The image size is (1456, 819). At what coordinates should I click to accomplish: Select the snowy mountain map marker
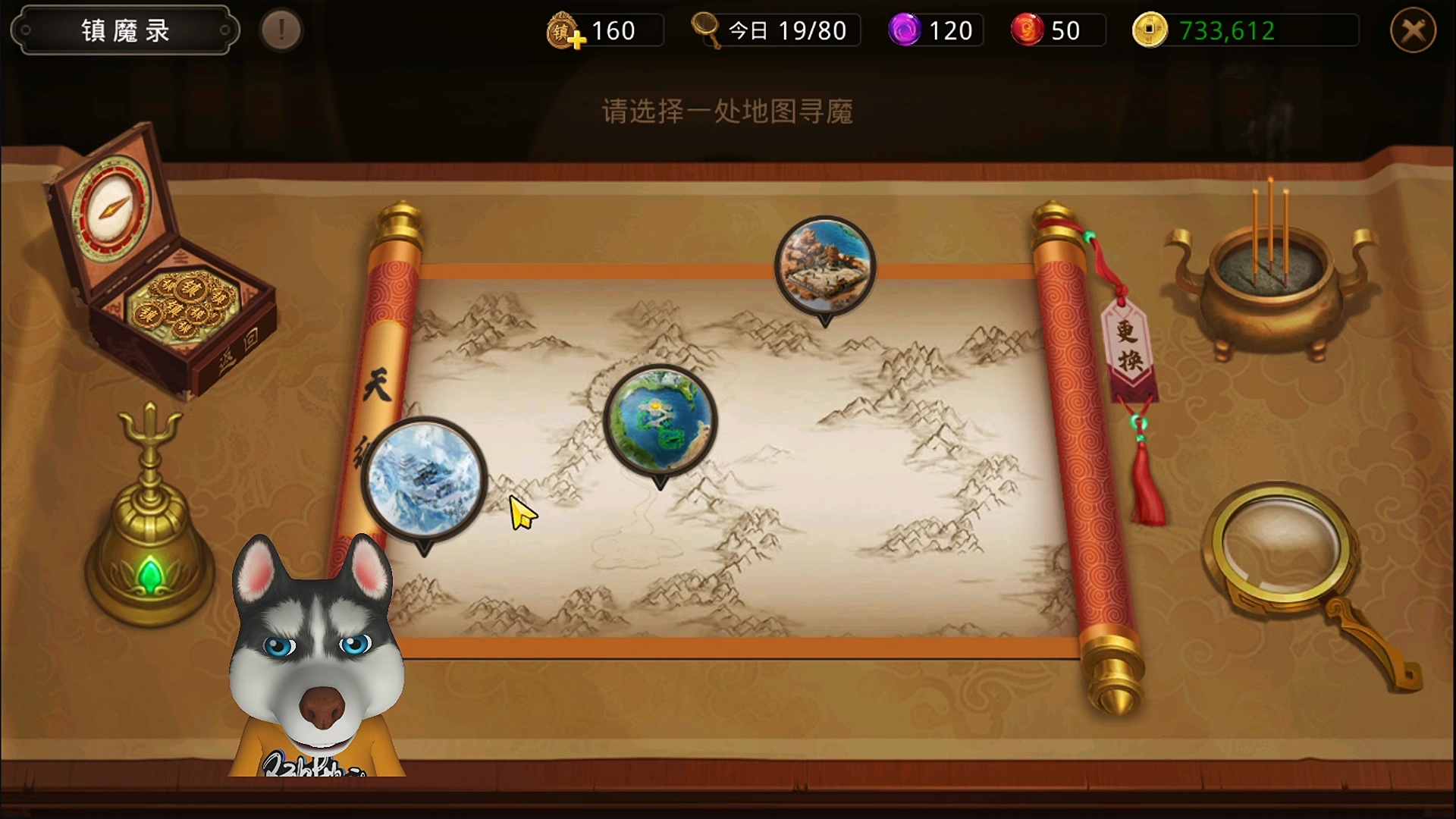pyautogui.click(x=425, y=479)
